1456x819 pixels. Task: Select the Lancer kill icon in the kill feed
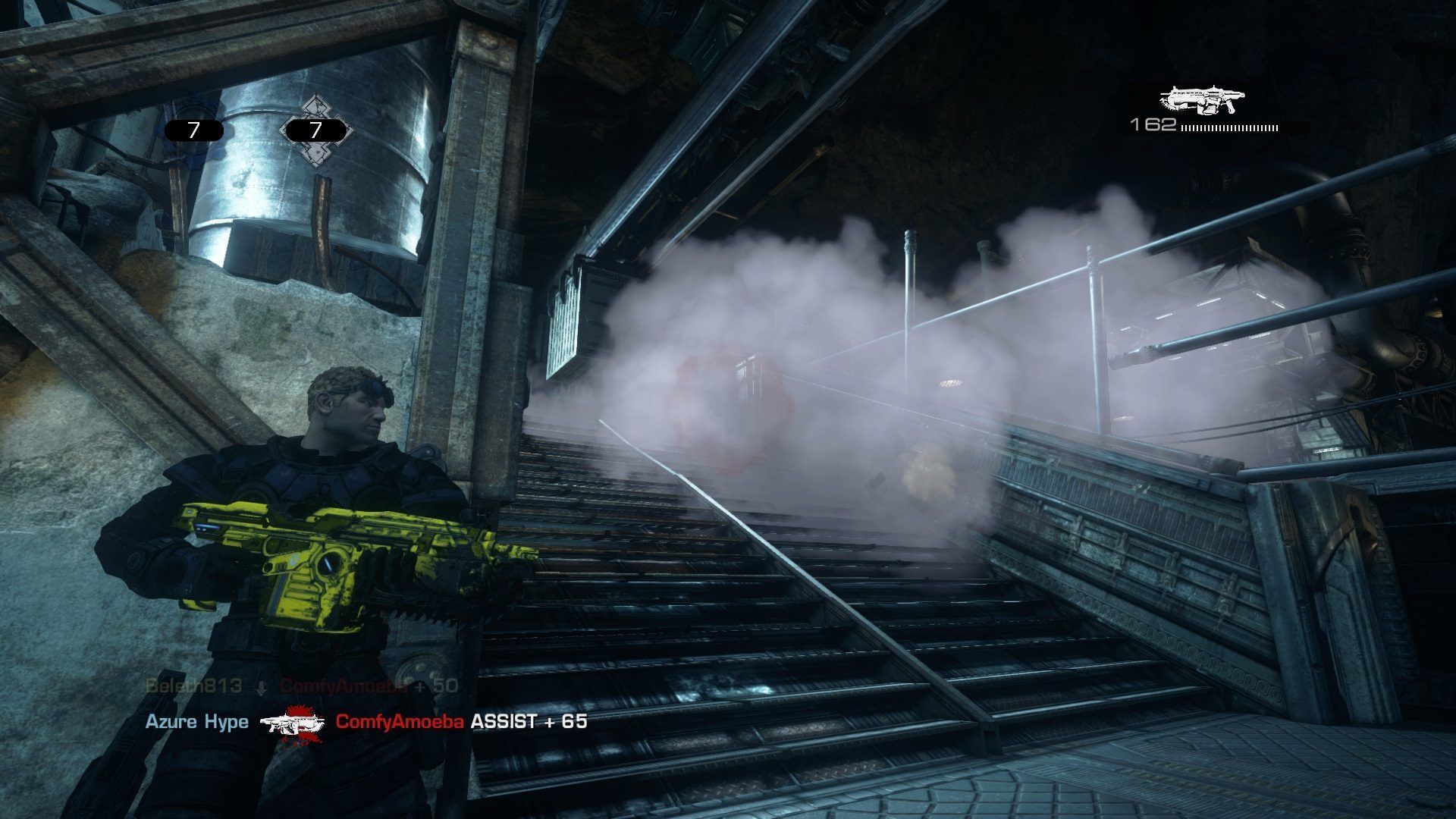(292, 722)
